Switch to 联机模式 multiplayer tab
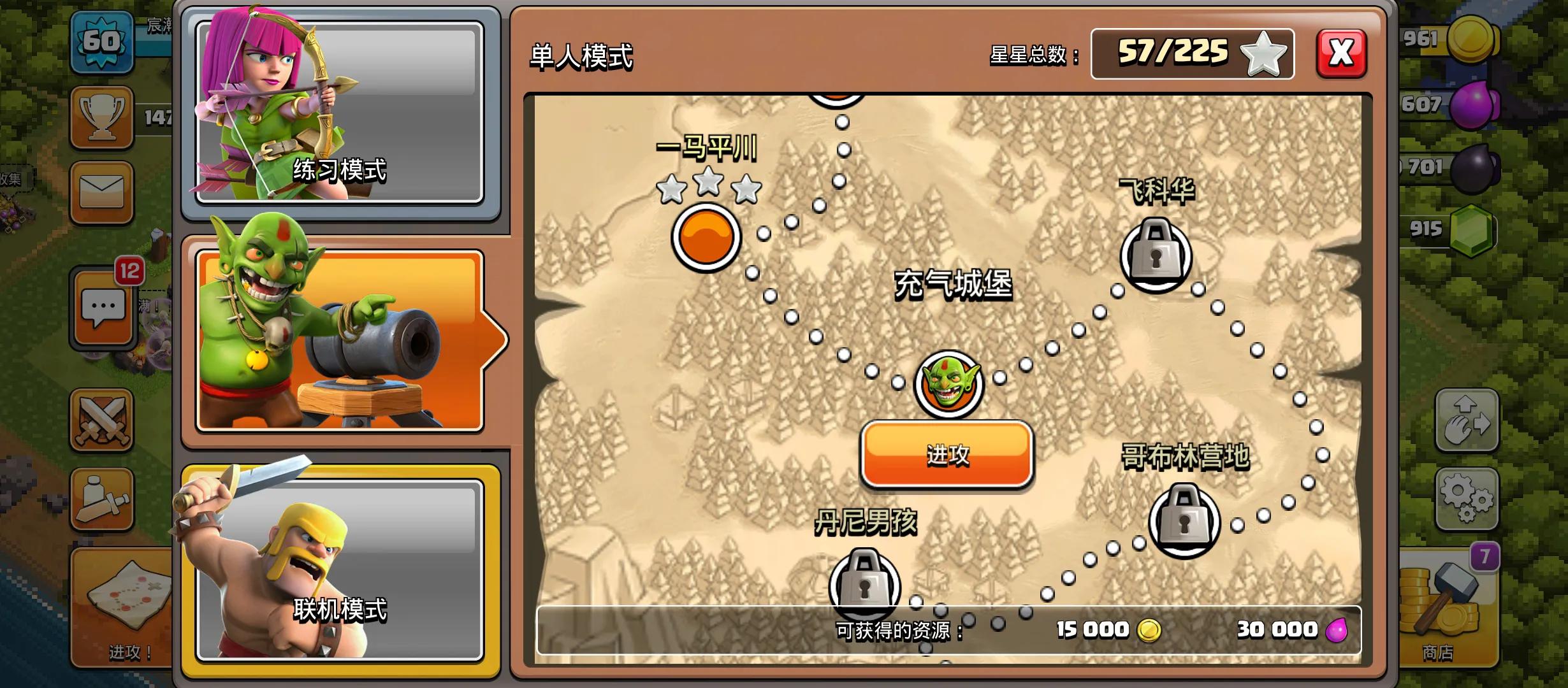This screenshot has height=688, width=1568. click(339, 569)
